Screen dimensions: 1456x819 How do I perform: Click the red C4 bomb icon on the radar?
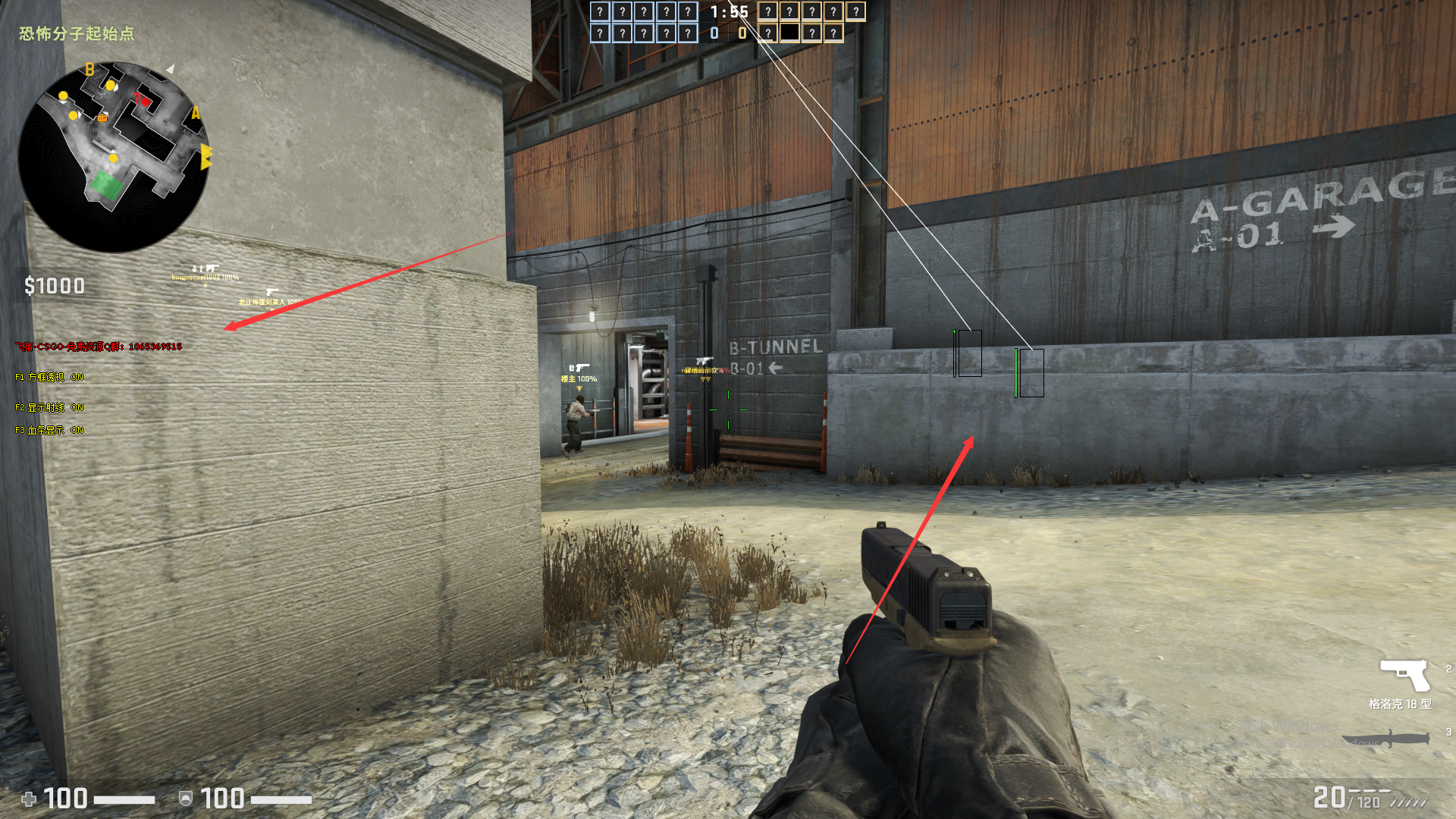pyautogui.click(x=145, y=102)
